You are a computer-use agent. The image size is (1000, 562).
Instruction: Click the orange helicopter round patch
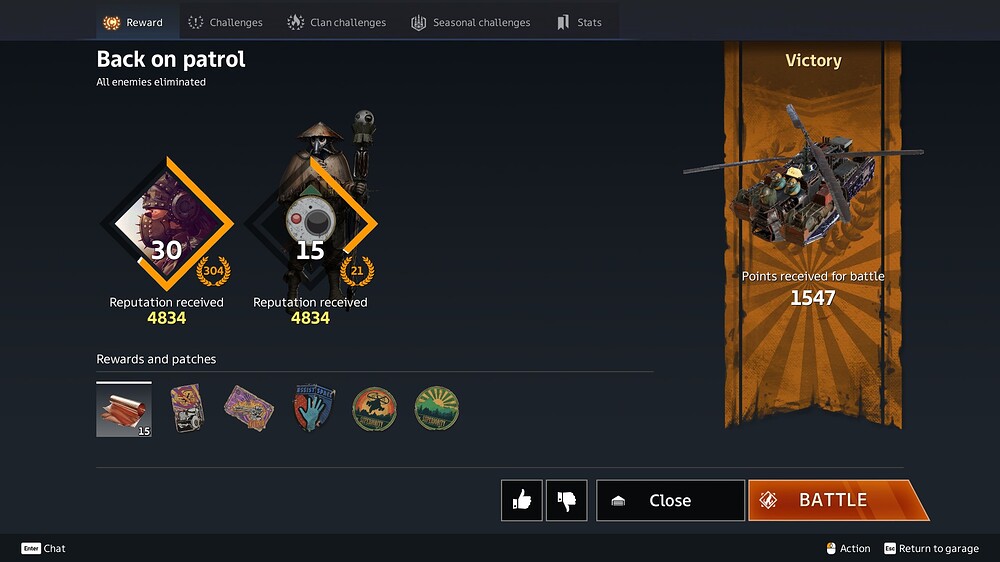[x=374, y=409]
